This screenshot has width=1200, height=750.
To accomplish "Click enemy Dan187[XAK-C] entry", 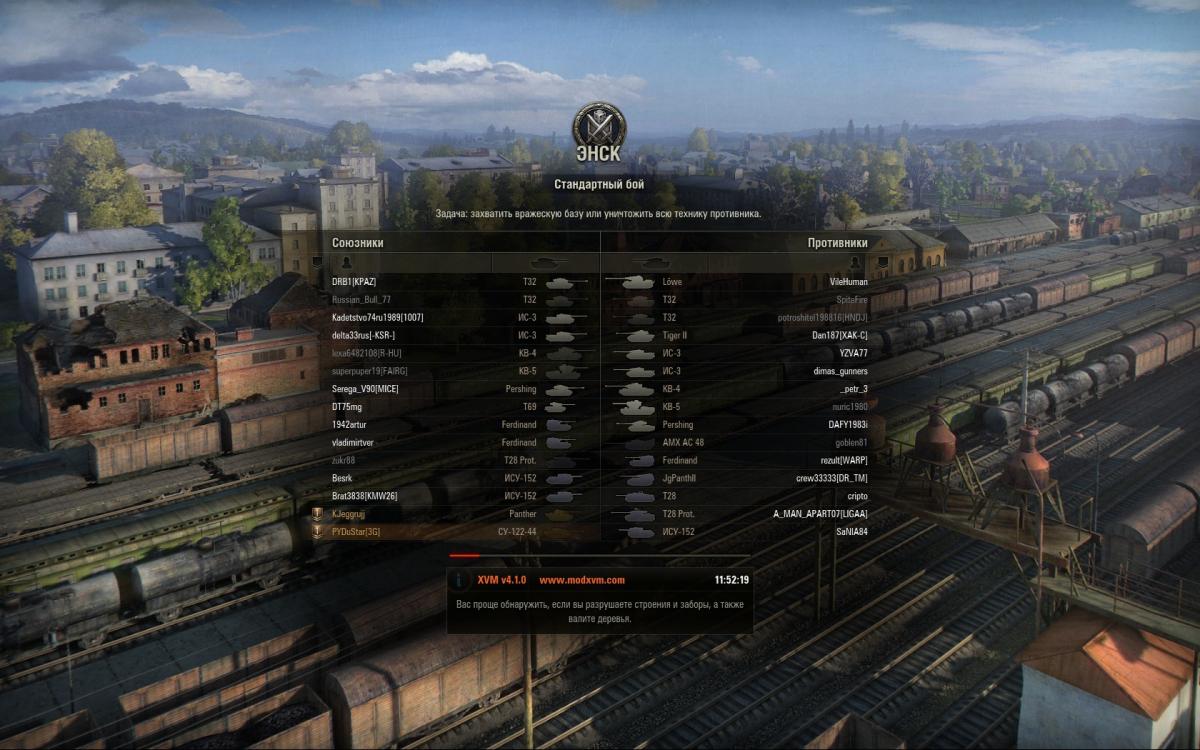I will click(839, 335).
